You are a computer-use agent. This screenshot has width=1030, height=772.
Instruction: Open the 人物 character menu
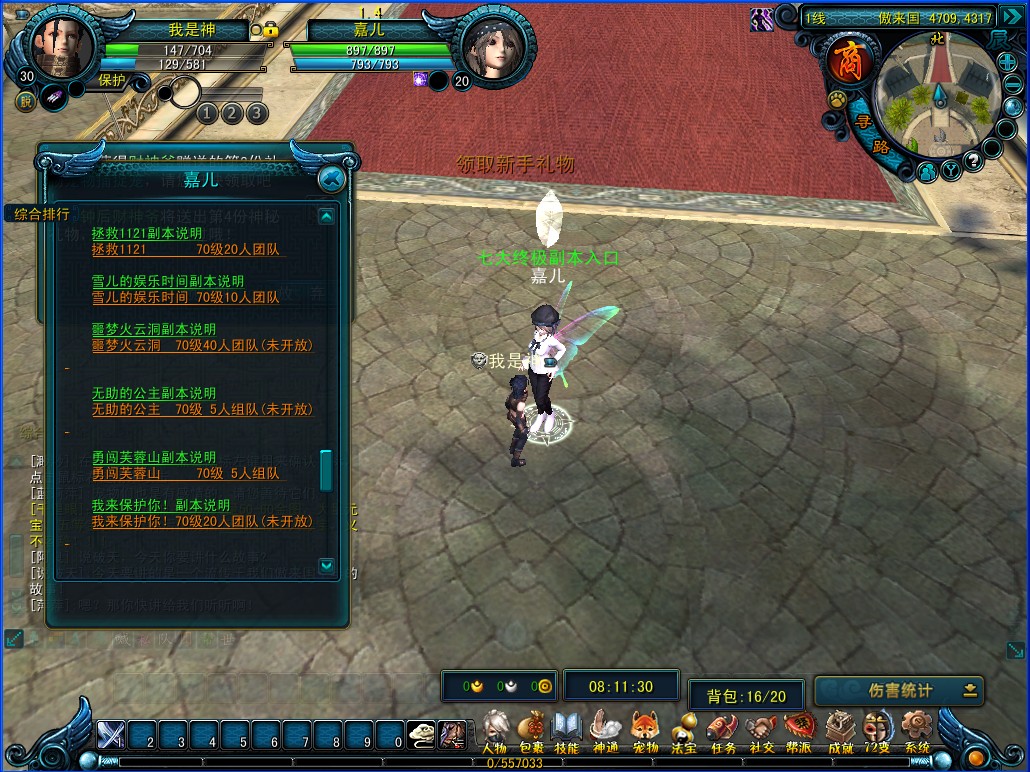click(494, 730)
